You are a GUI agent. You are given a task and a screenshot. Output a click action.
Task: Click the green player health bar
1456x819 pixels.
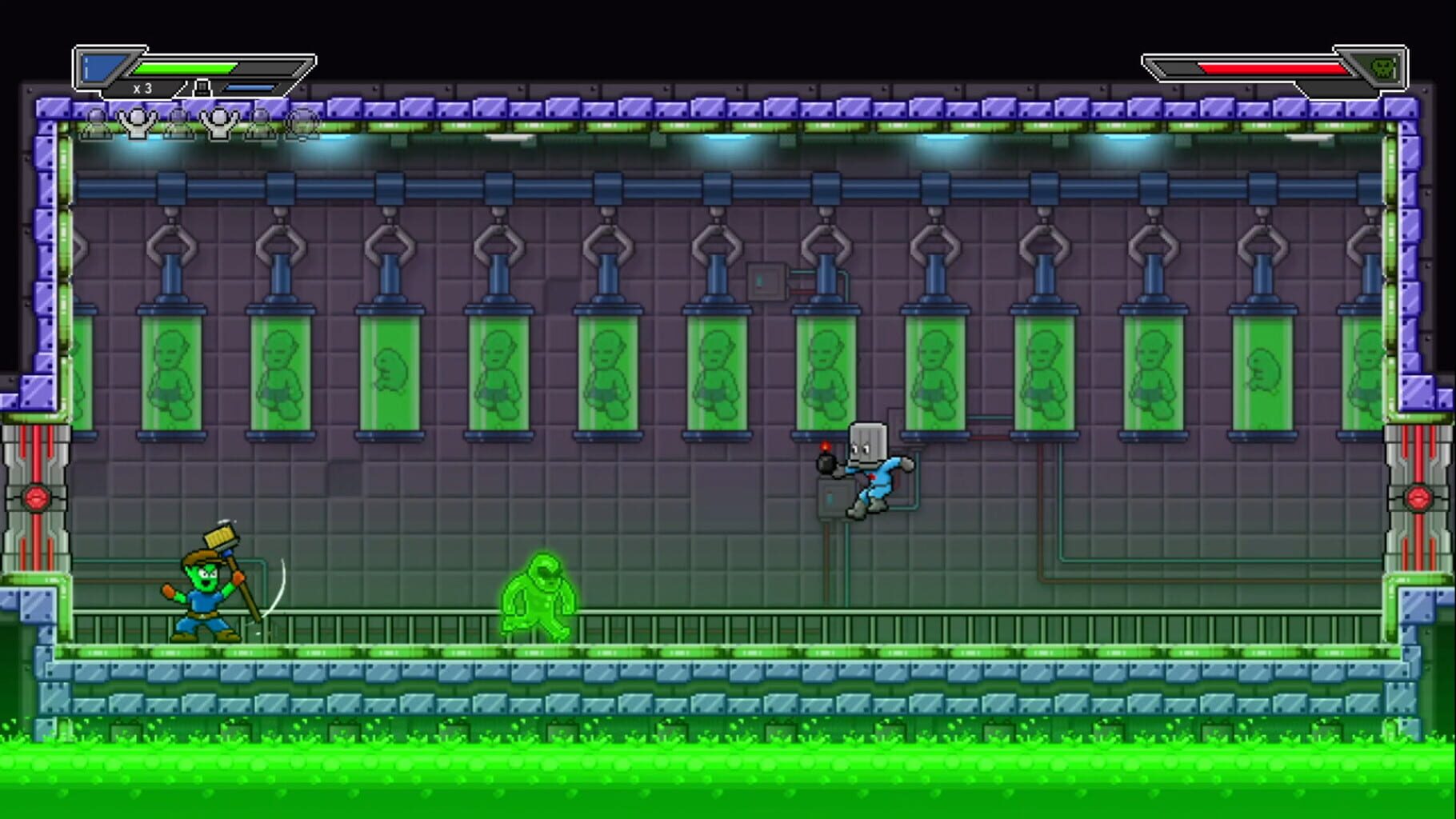point(184,68)
